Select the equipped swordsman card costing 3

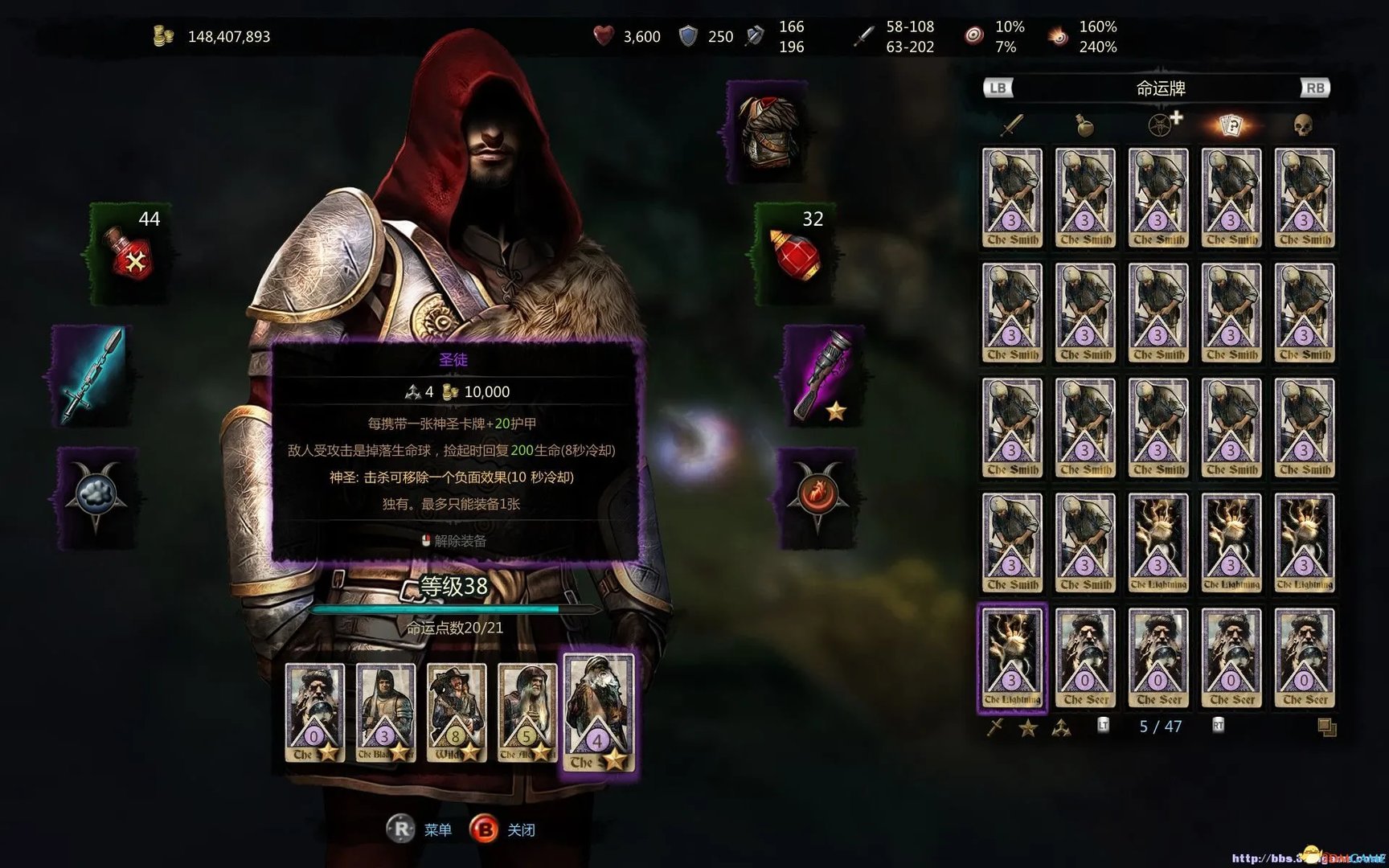tap(385, 713)
